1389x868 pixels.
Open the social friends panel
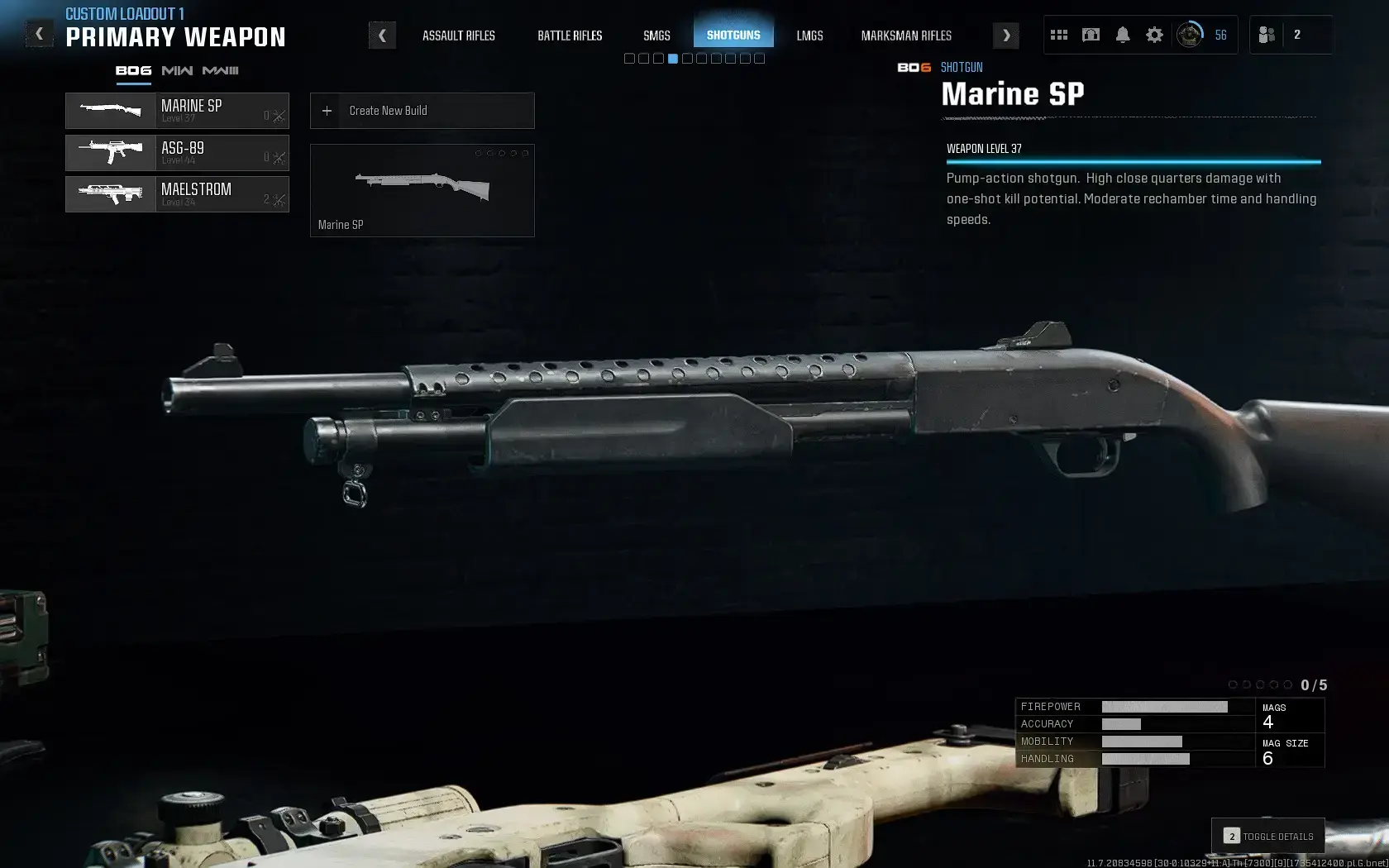[1266, 35]
